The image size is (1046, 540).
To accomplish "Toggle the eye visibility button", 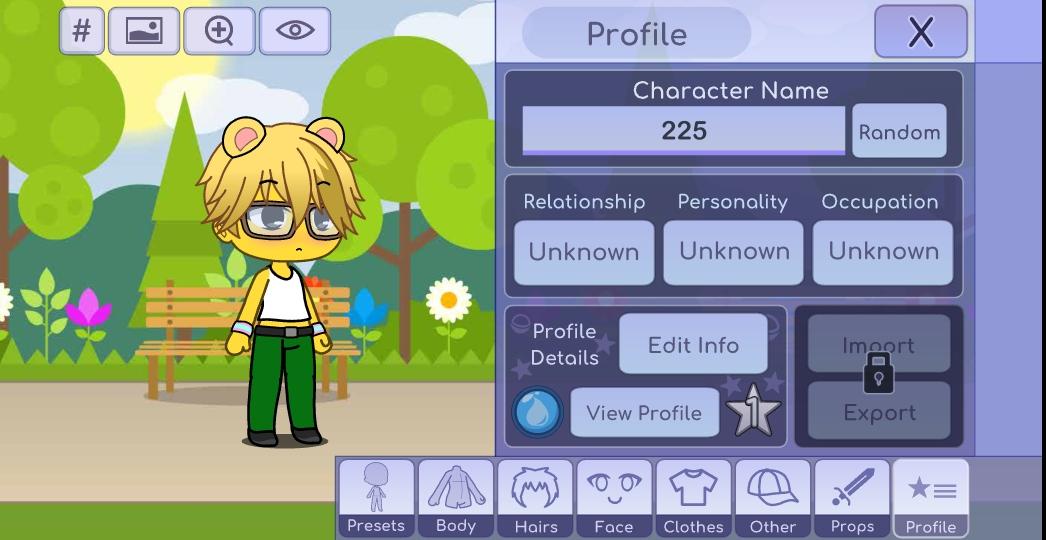I will click(x=295, y=31).
